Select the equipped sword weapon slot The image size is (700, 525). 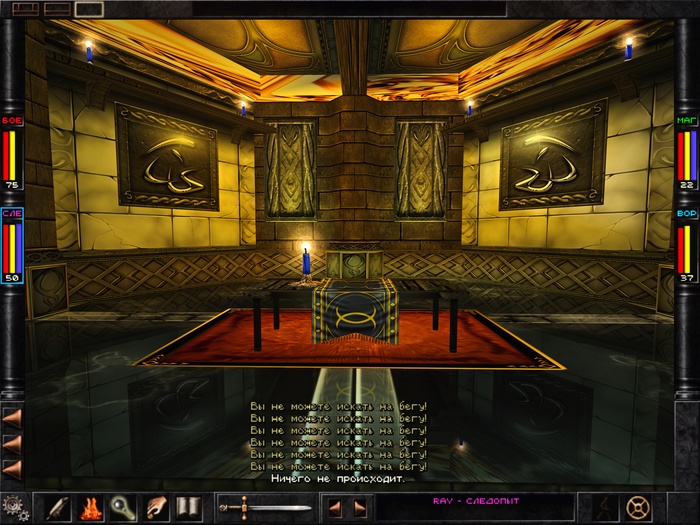264,507
